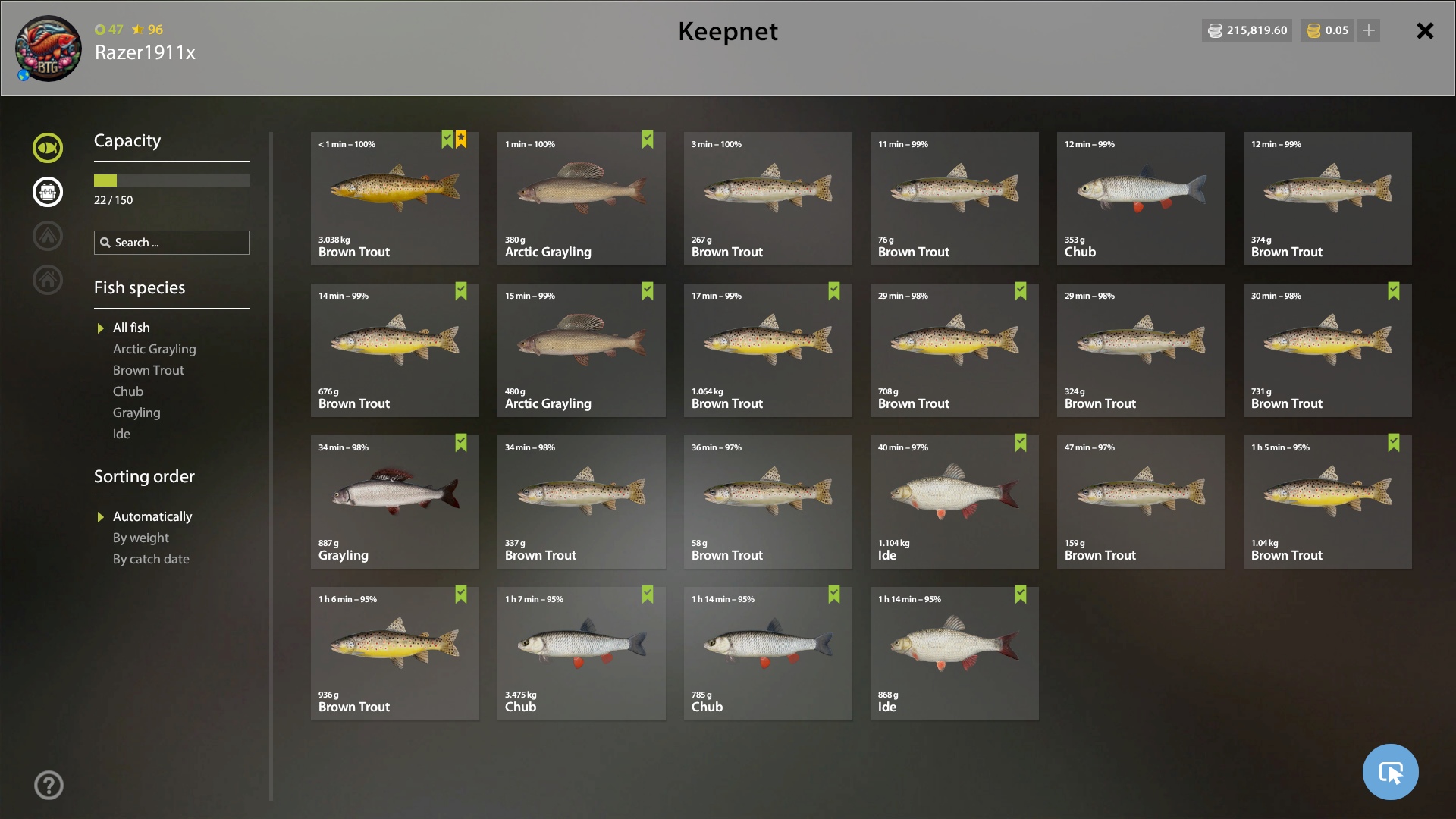Screen dimensions: 1456x819
Task: Filter by Brown Trout species
Action: point(149,370)
